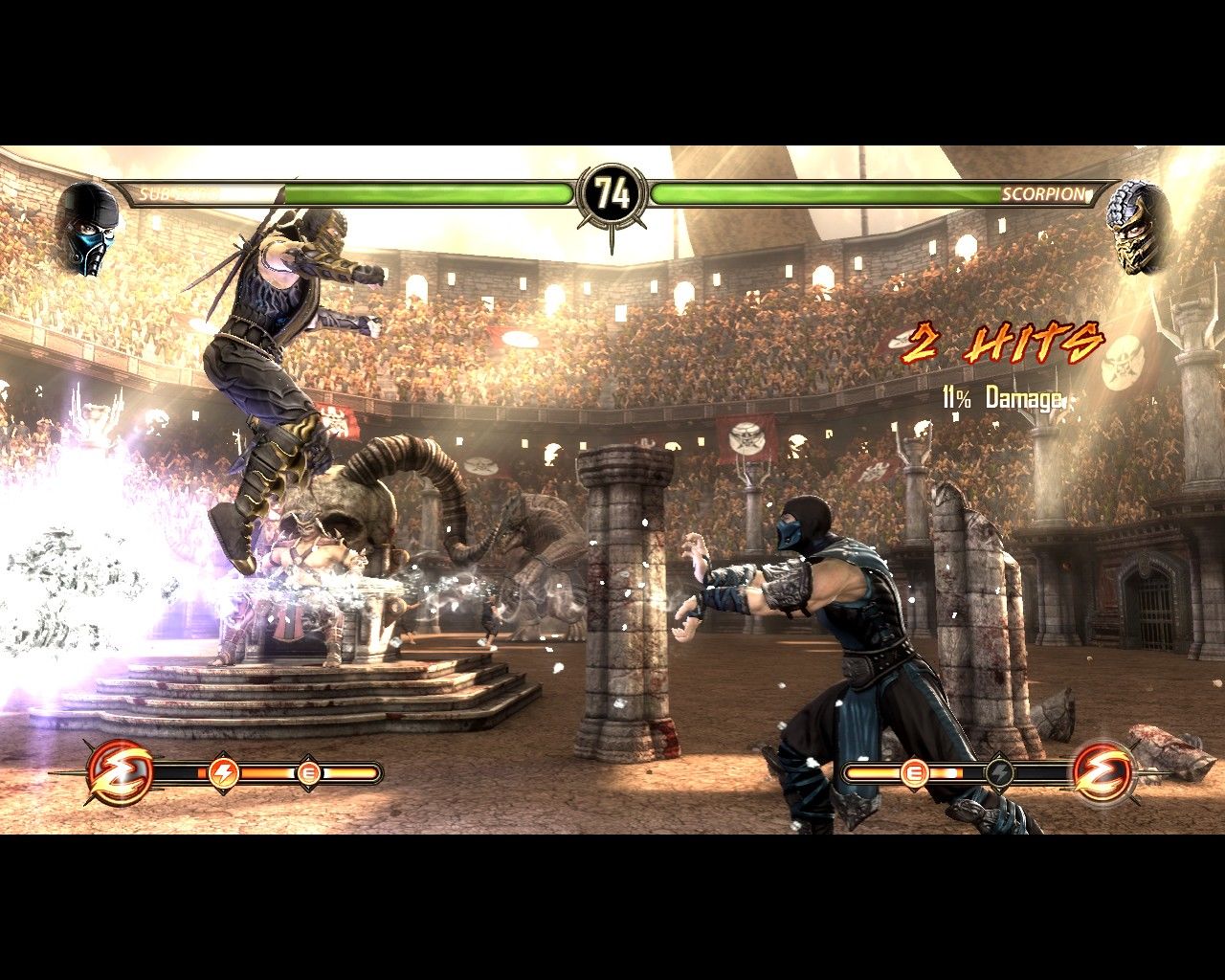The height and width of the screenshot is (980, 1225).
Task: Click the diamond marker beside Sub-Zero's 'E' medallion
Action: 308,755
